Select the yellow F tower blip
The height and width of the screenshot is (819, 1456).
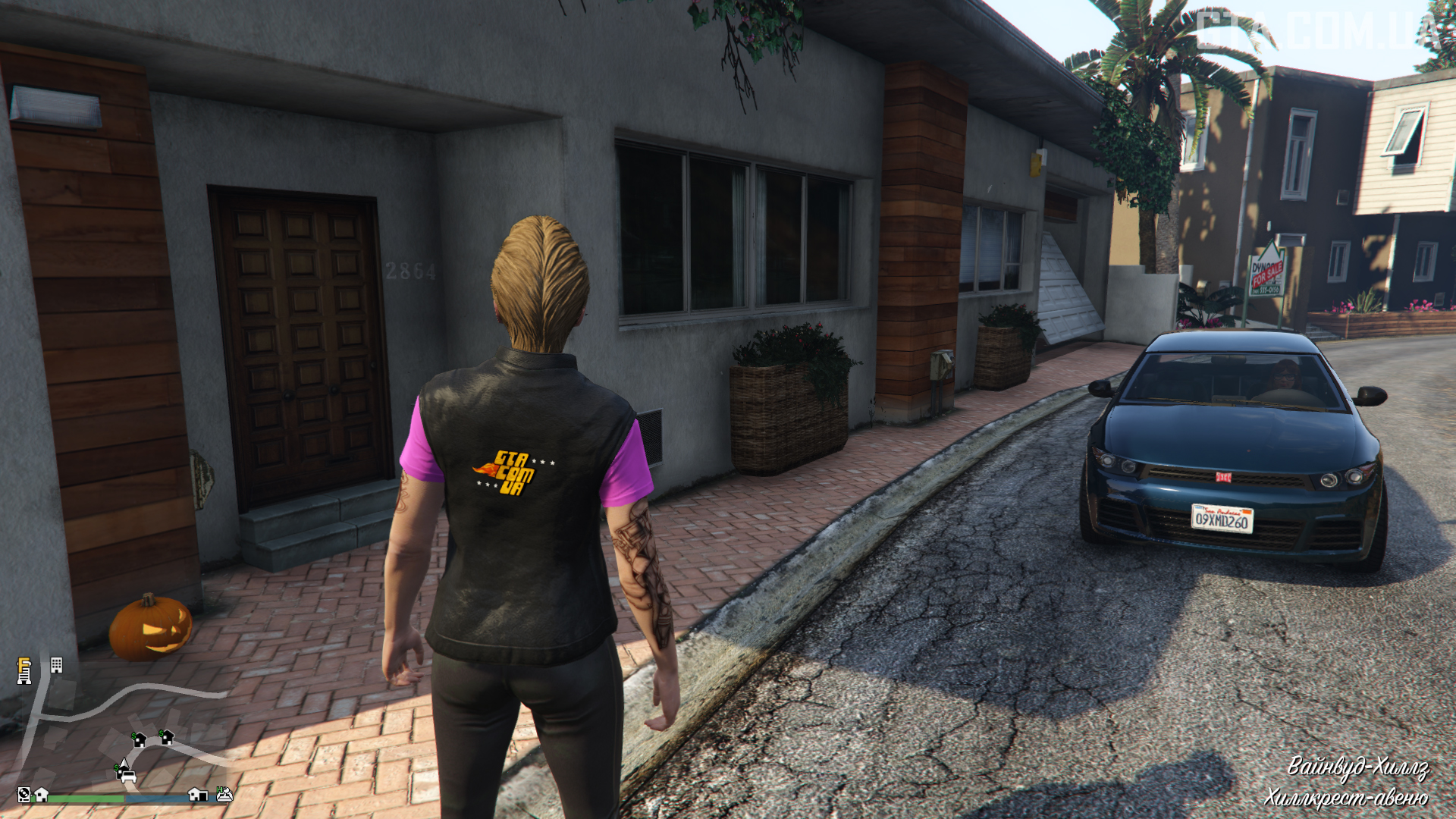(24, 670)
